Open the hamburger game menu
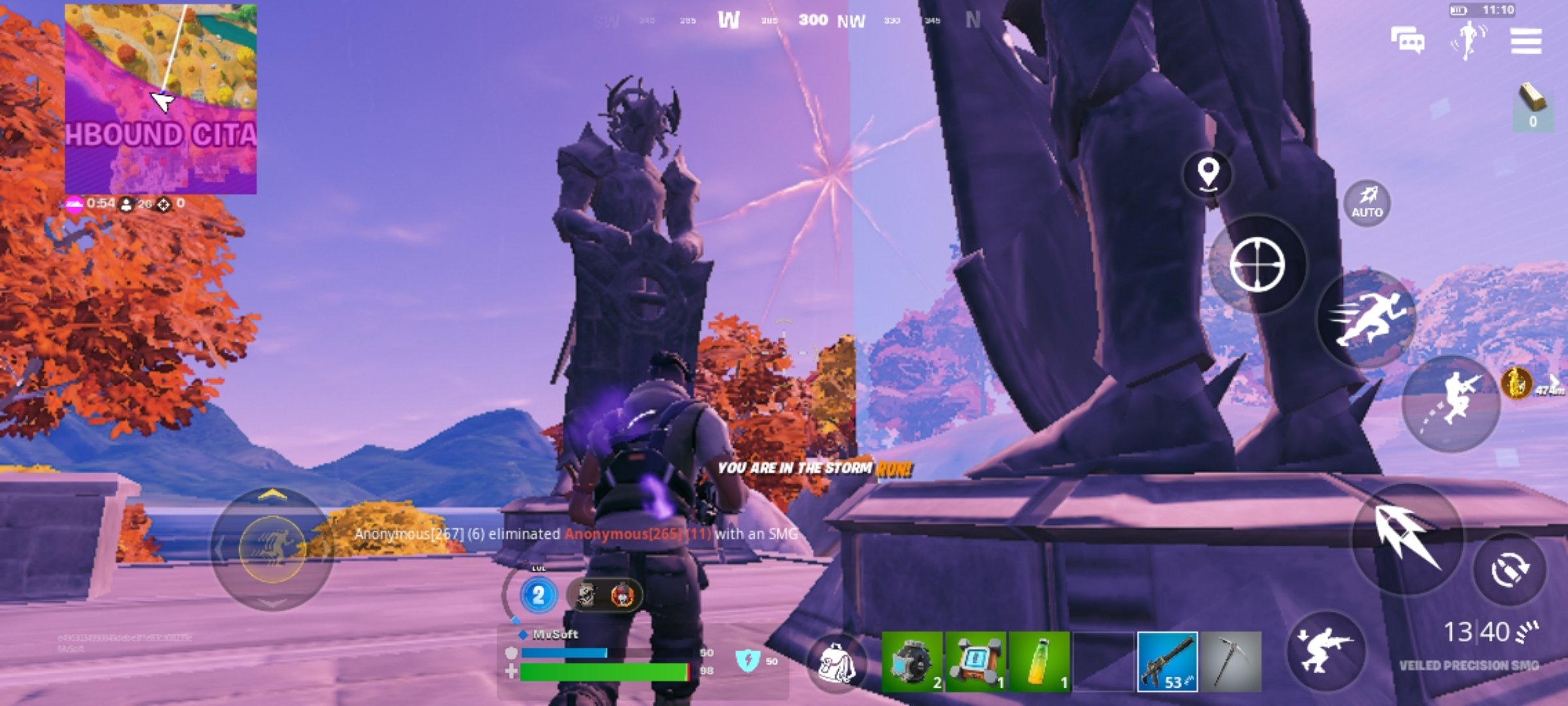This screenshot has height=706, width=1568. coord(1527,41)
